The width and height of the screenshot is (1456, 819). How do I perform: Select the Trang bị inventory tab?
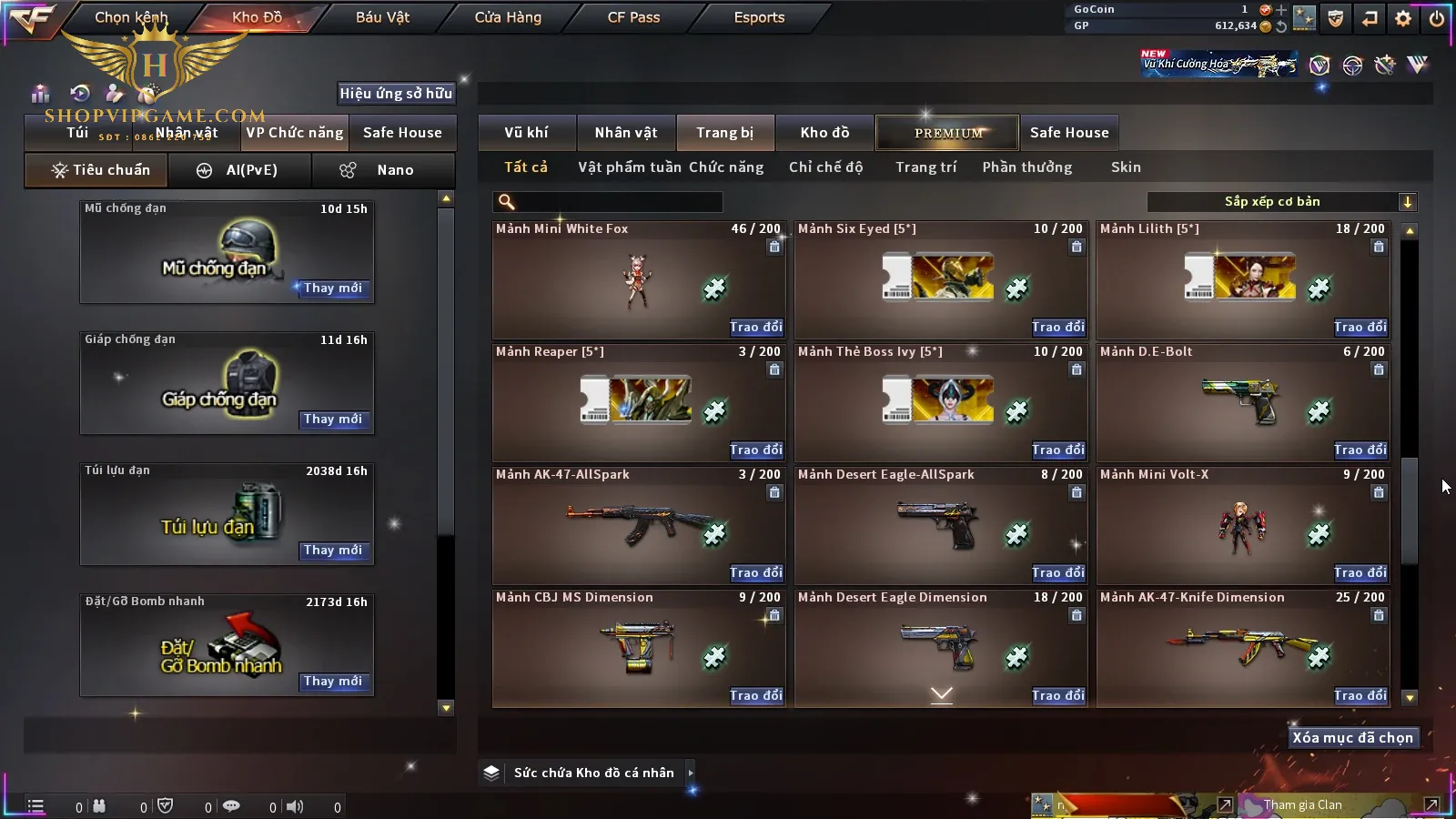(x=724, y=133)
